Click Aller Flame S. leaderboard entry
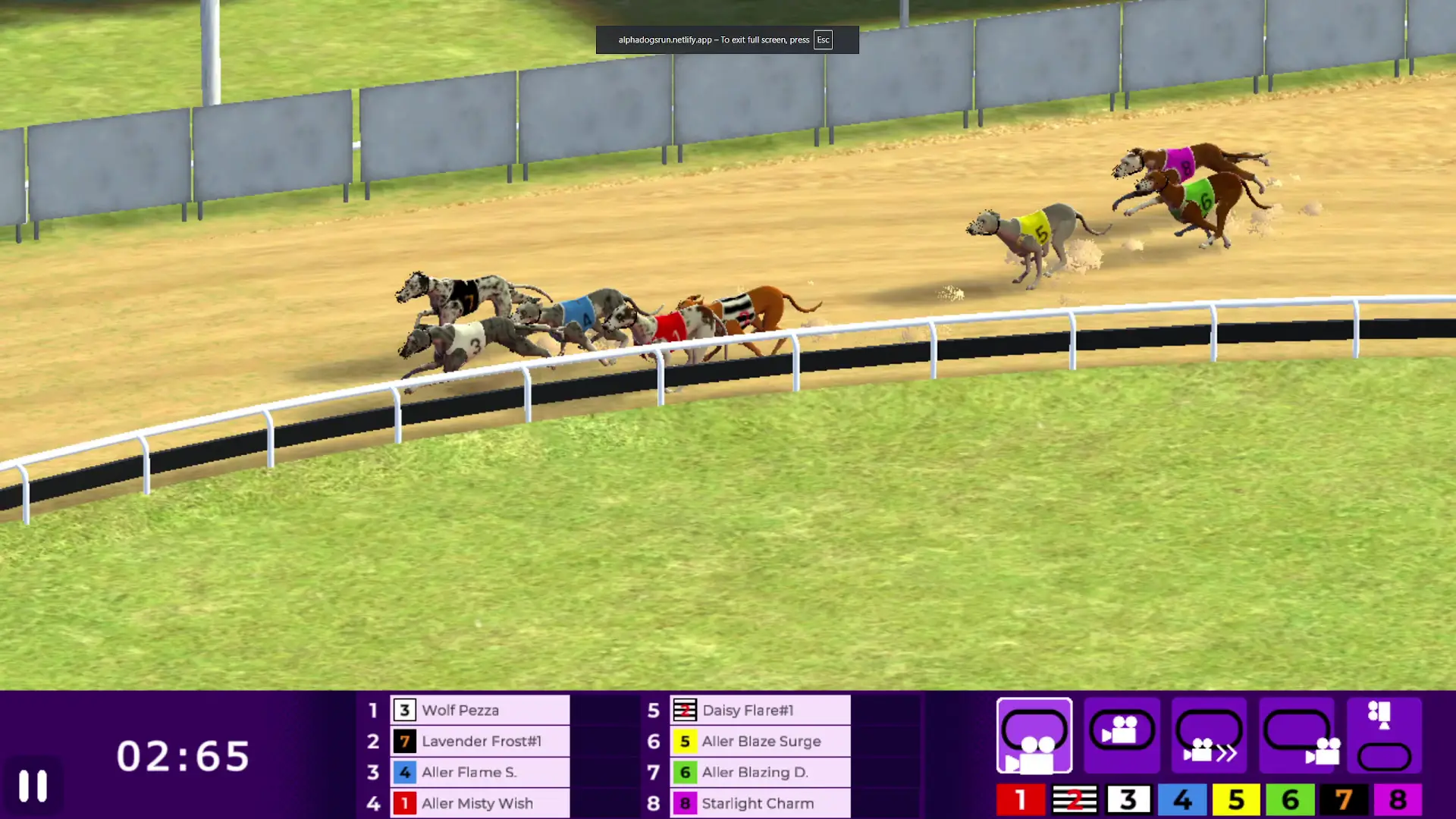 click(479, 772)
